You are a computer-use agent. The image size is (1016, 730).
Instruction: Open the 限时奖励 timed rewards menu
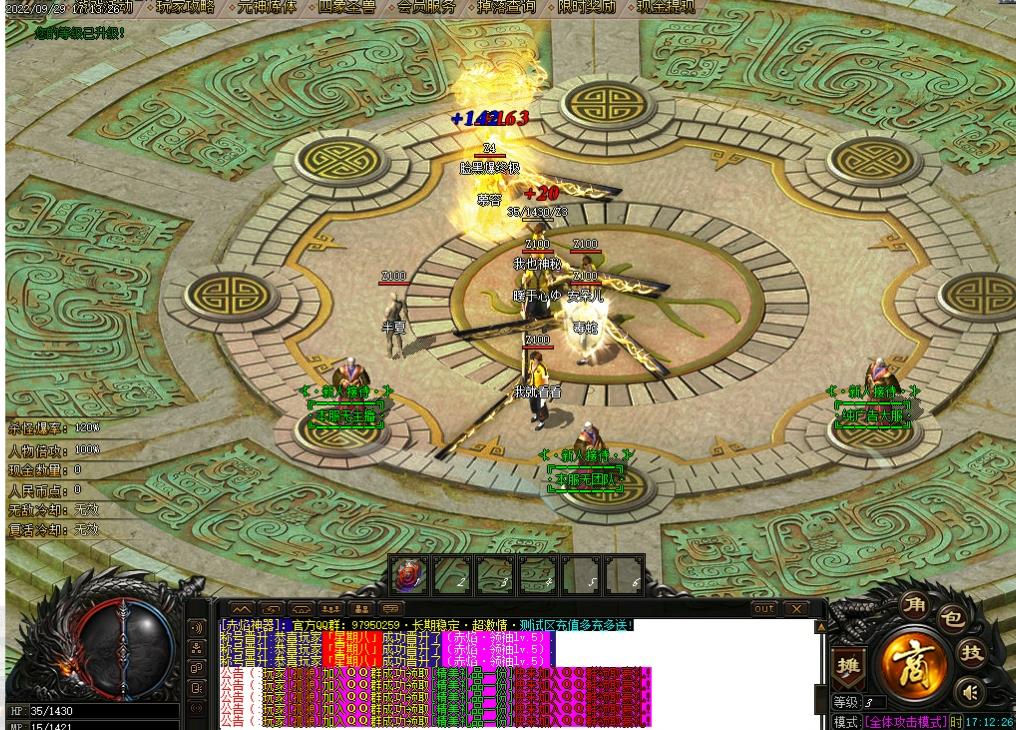point(587,7)
